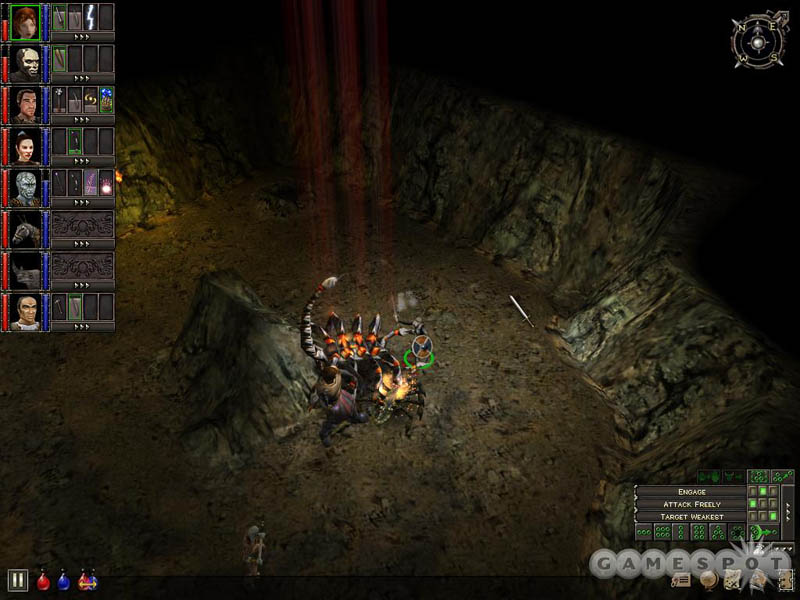This screenshot has height=600, width=800.
Task: Select the pink burst spell slot
Action: [105, 184]
